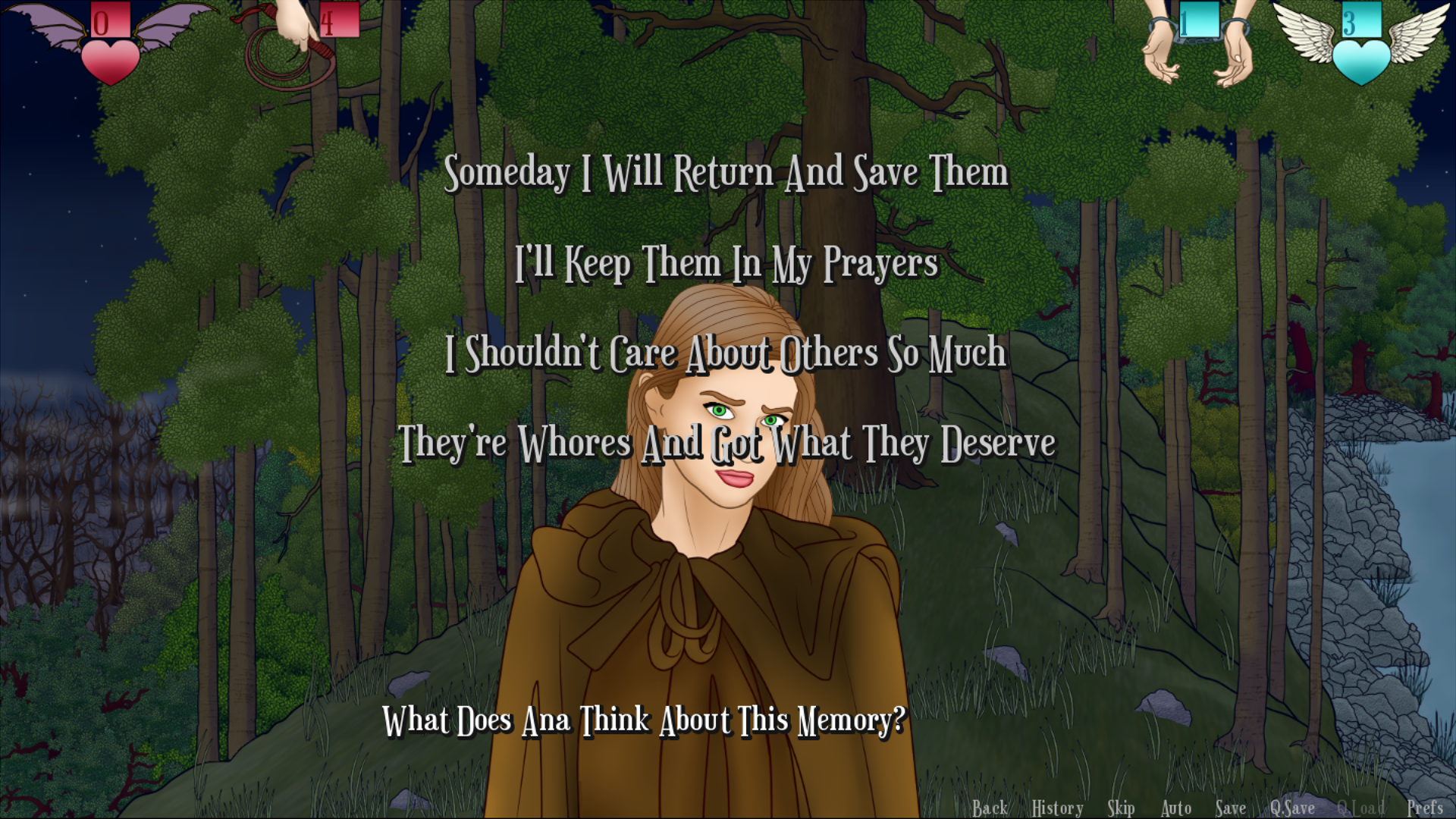Choose "Someday I Will Return And Save Them"
1456x819 pixels.
pyautogui.click(x=726, y=173)
